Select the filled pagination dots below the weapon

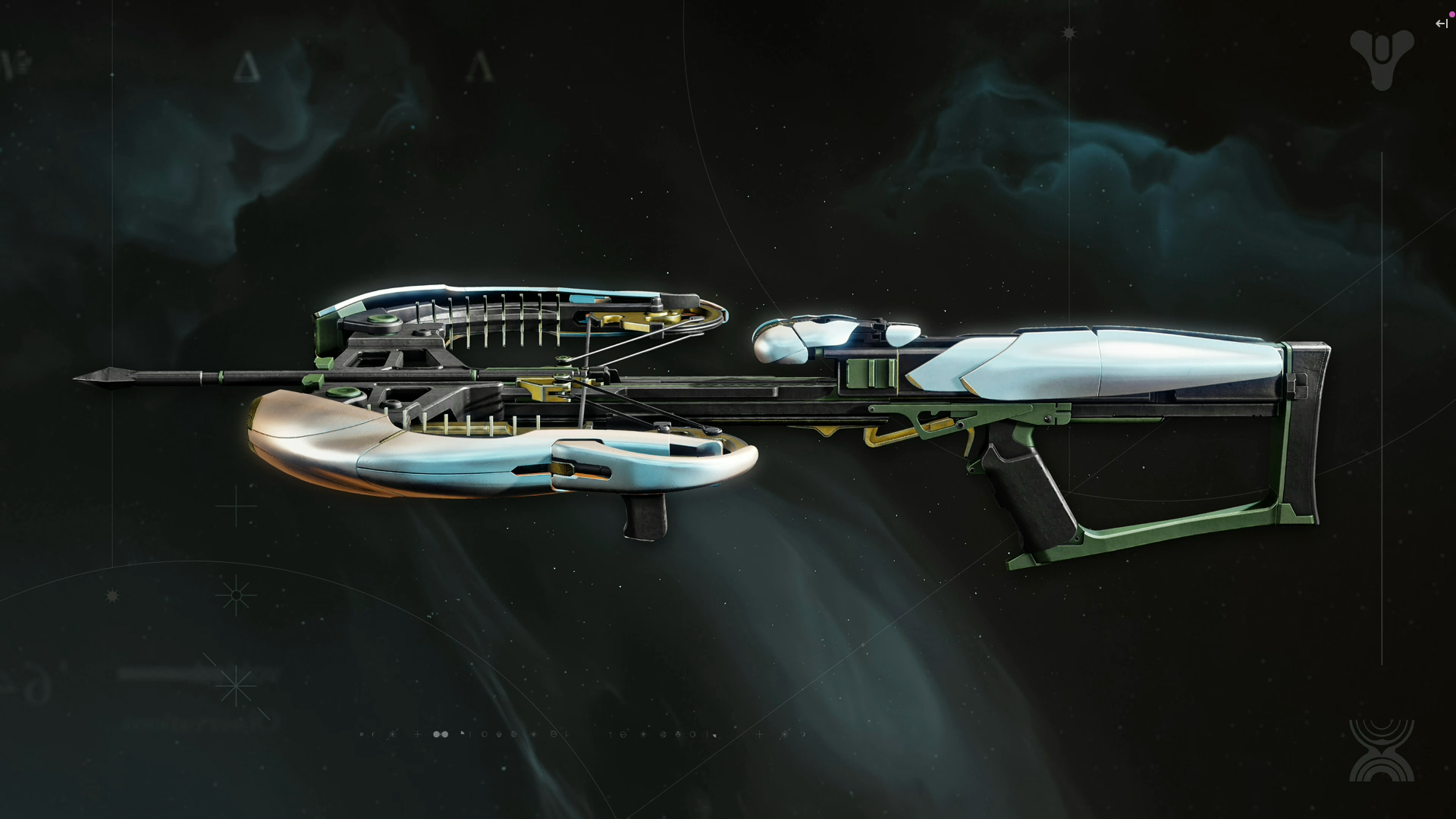440,734
